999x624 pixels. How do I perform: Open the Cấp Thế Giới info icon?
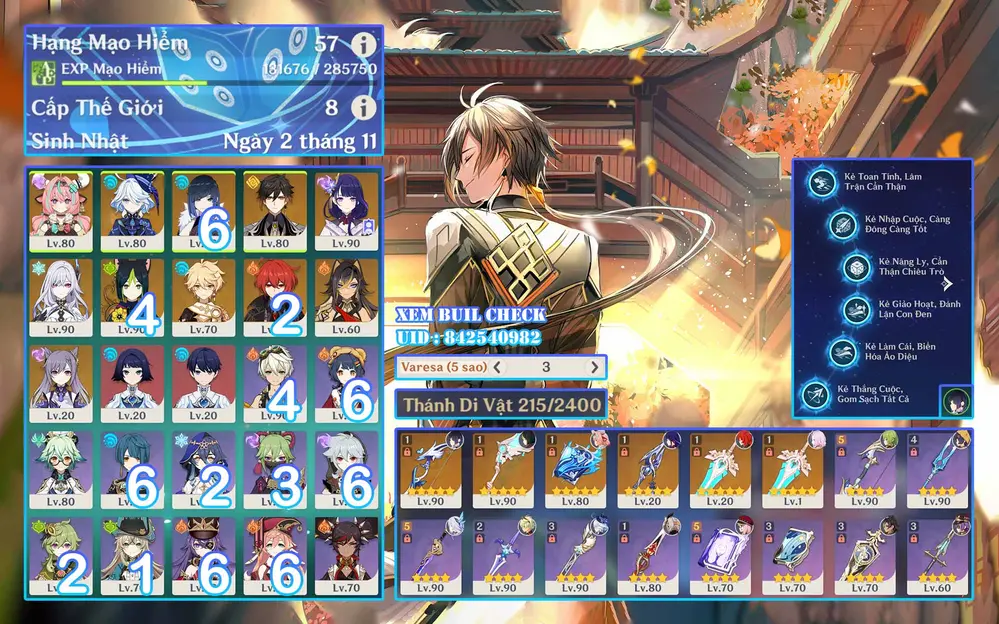click(365, 107)
